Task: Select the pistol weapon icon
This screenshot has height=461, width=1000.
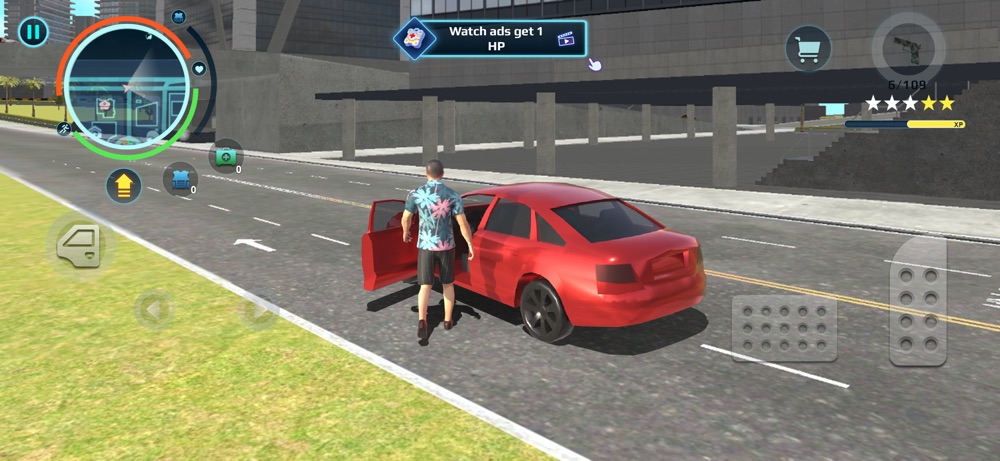Action: coord(908,49)
